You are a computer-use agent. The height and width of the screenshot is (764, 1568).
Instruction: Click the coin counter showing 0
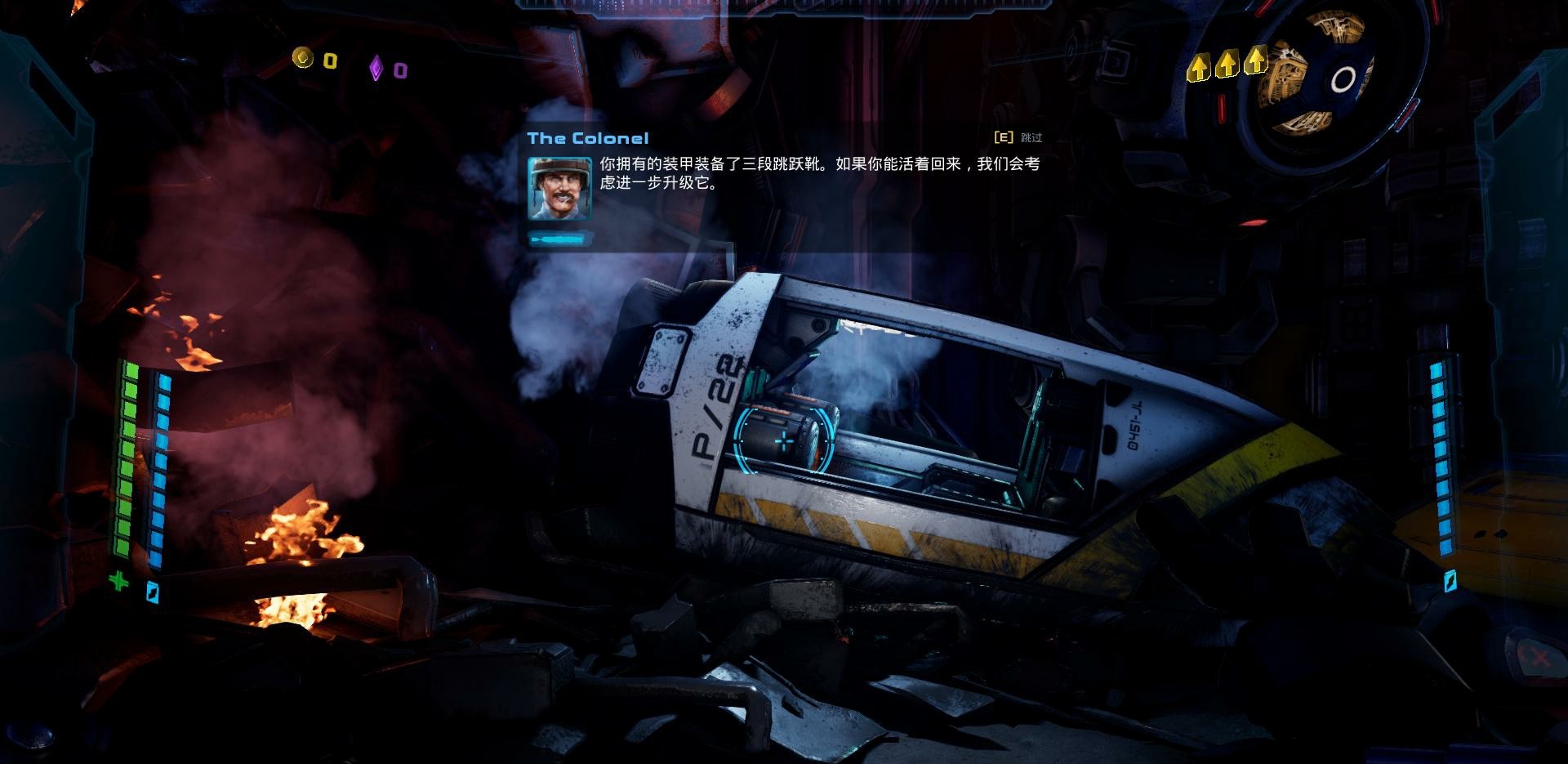330,60
